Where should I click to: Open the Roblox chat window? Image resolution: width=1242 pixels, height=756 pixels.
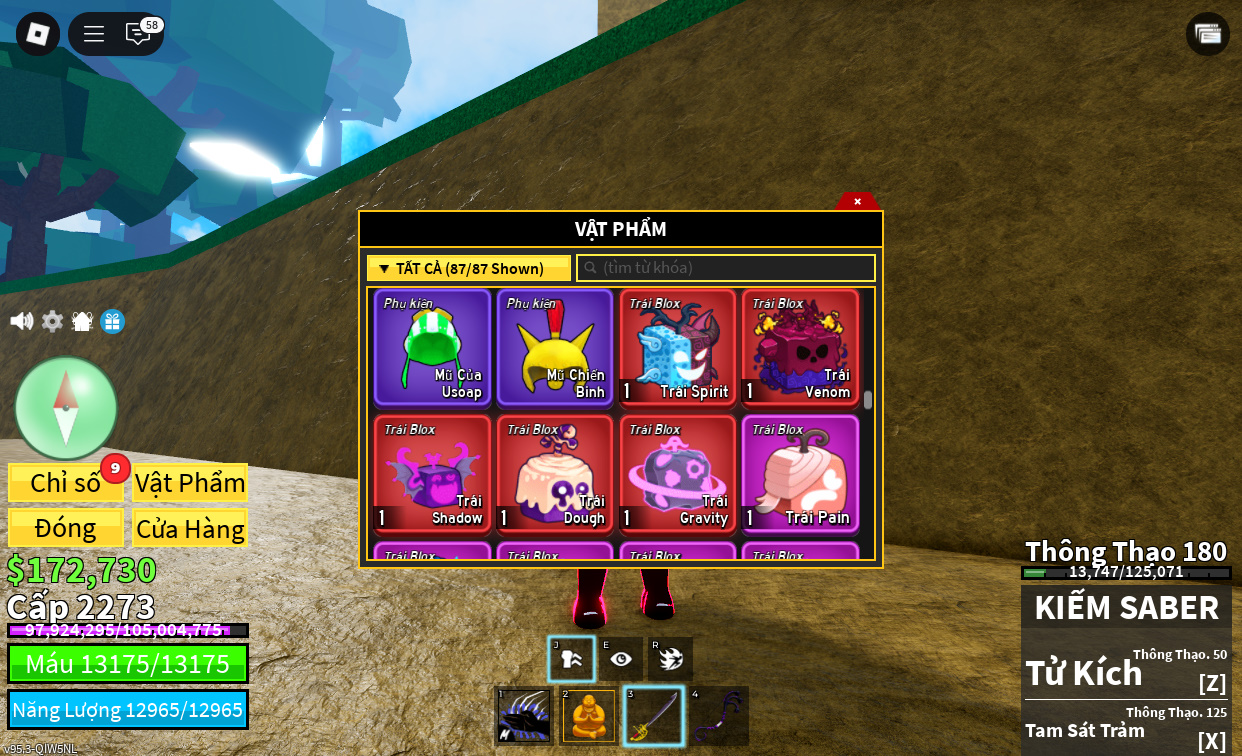pyautogui.click(x=138, y=34)
